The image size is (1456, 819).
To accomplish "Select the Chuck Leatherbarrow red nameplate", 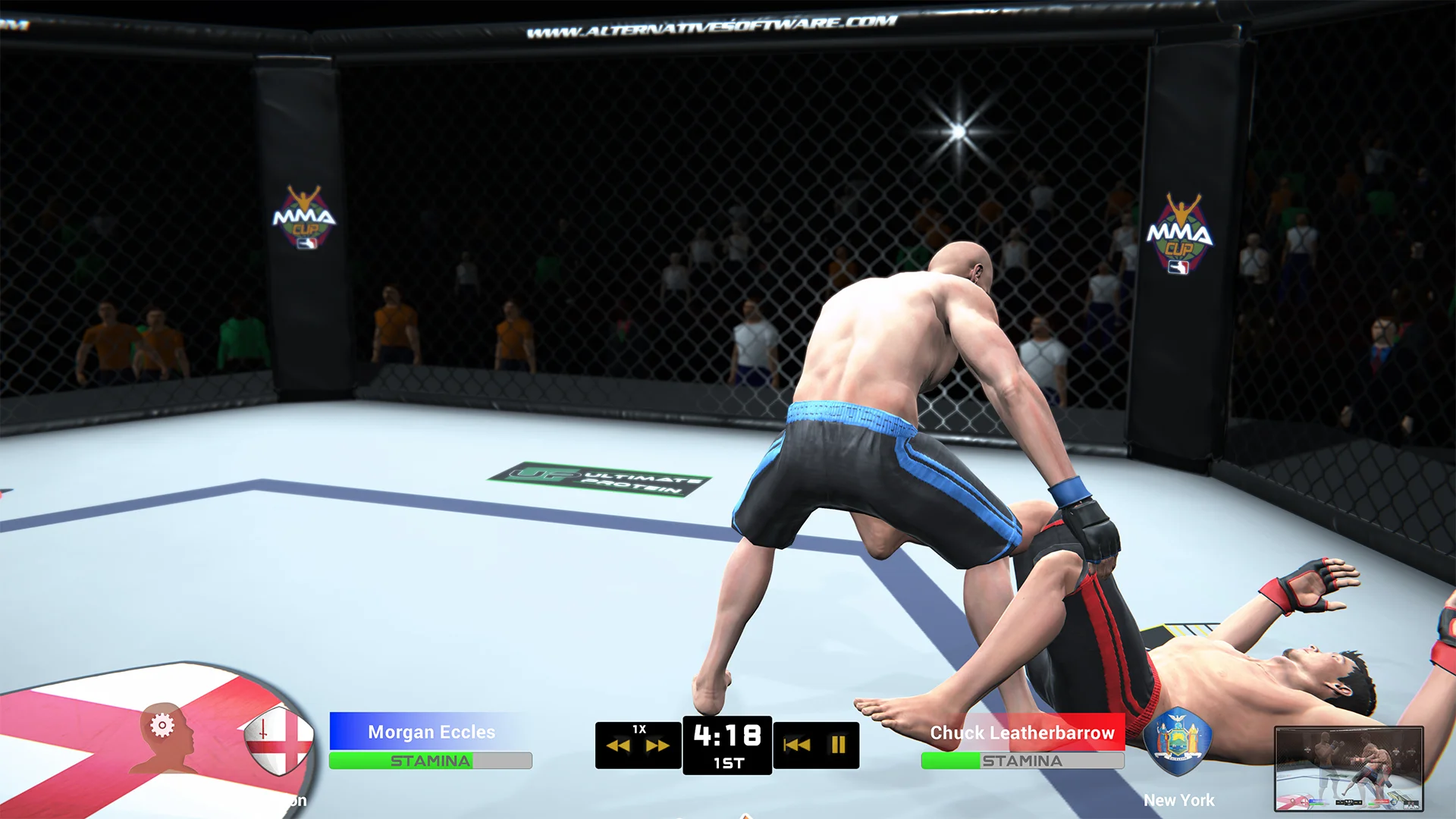I will [1021, 733].
